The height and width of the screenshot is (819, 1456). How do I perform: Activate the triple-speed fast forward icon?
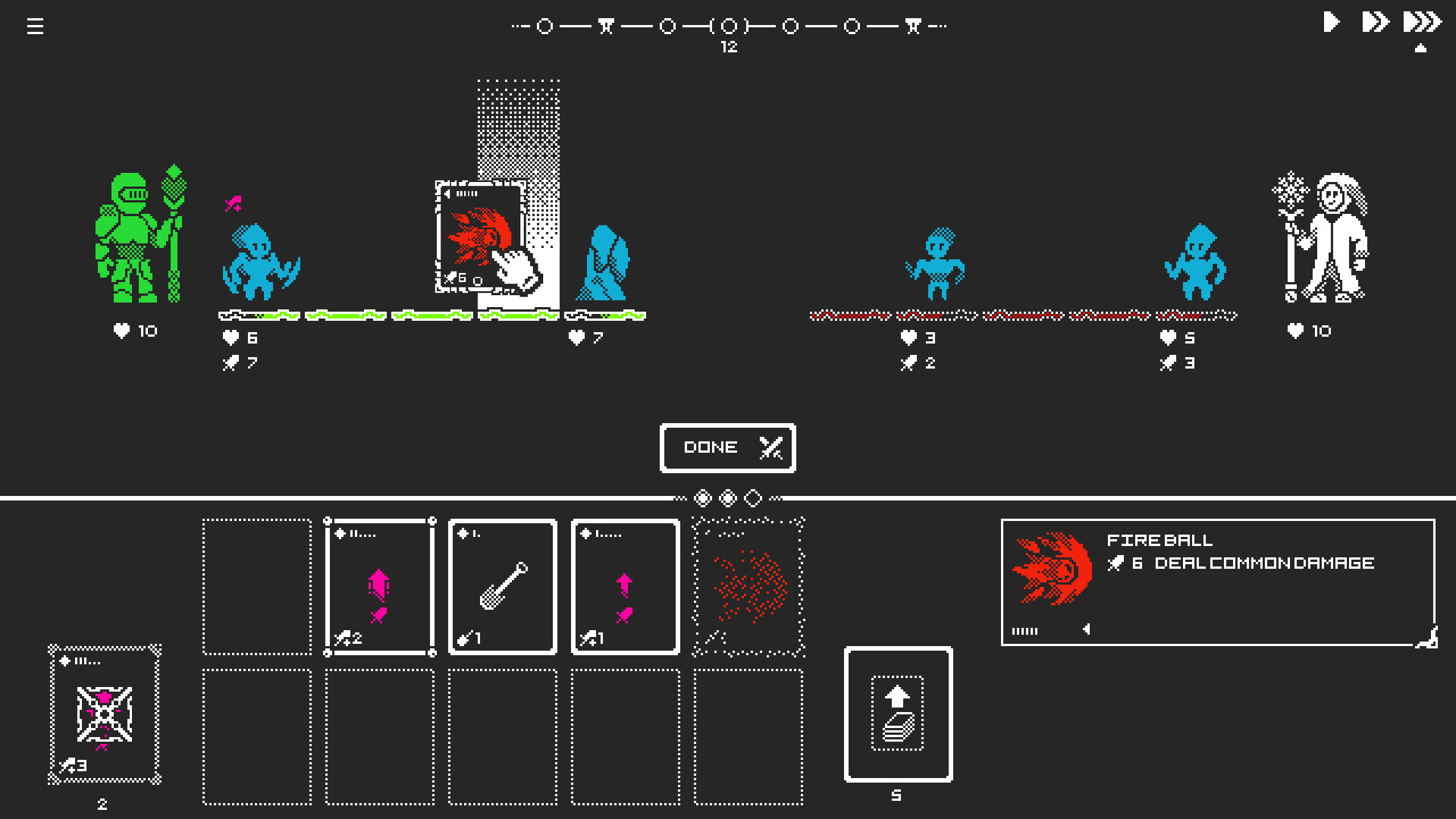1420,22
